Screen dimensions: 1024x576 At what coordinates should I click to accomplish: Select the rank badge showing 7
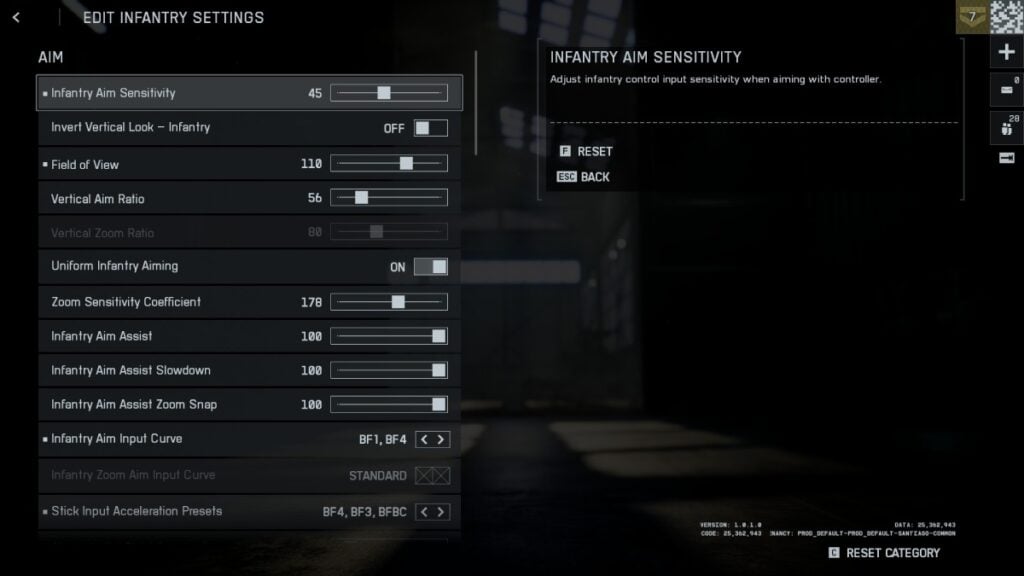coord(971,17)
